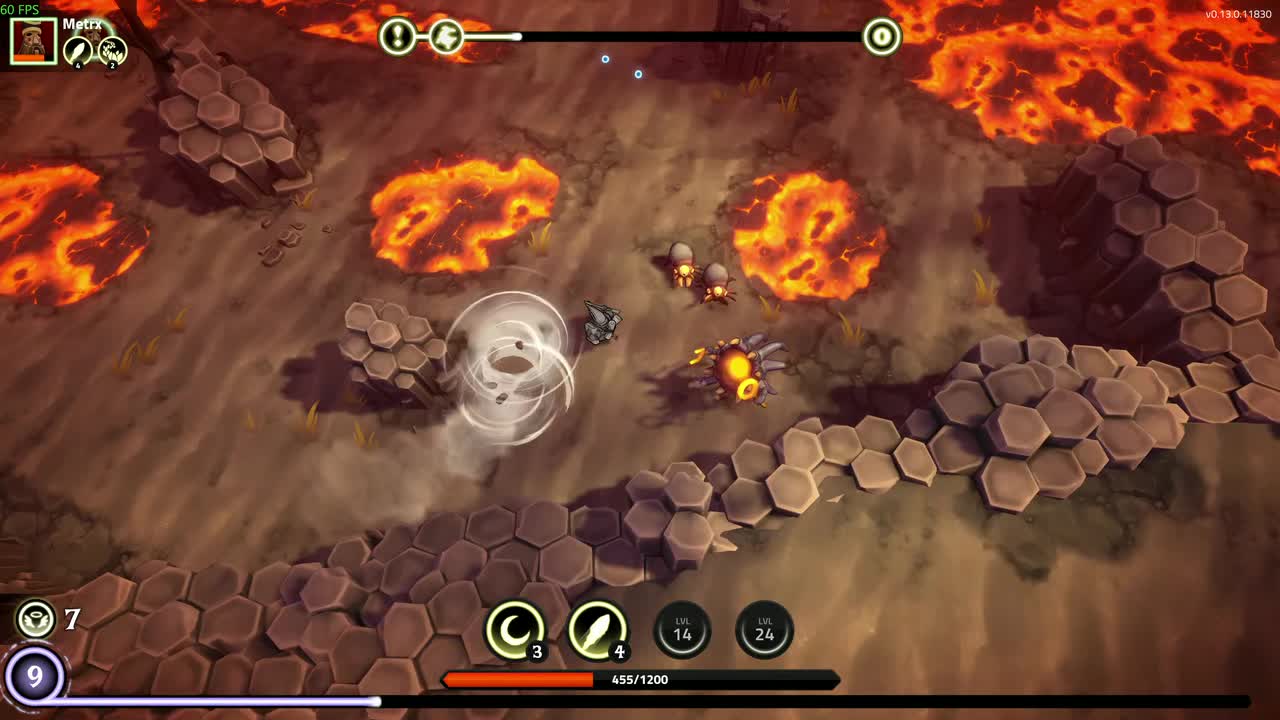Activate the crescent moon ability
Viewport: 1280px width, 720px height.
515,631
